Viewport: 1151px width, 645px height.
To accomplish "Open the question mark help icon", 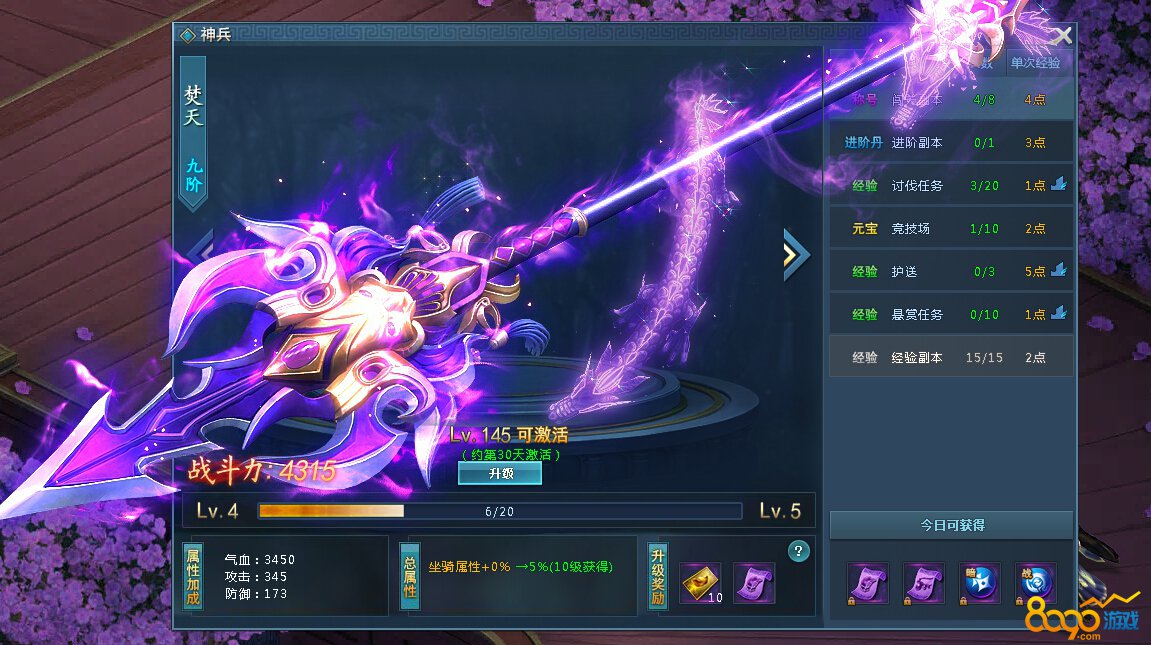I will point(798,550).
